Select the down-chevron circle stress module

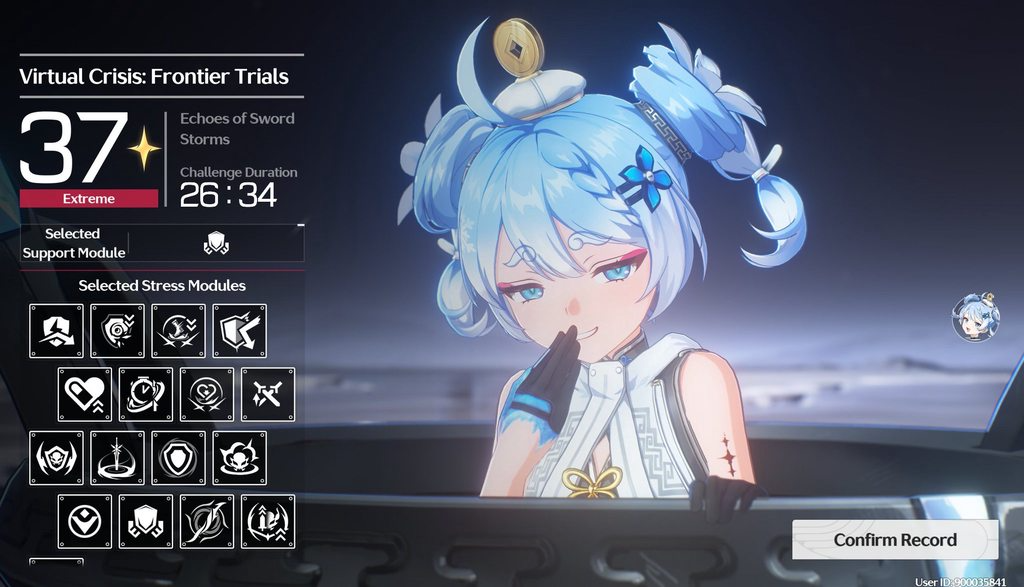click(85, 521)
